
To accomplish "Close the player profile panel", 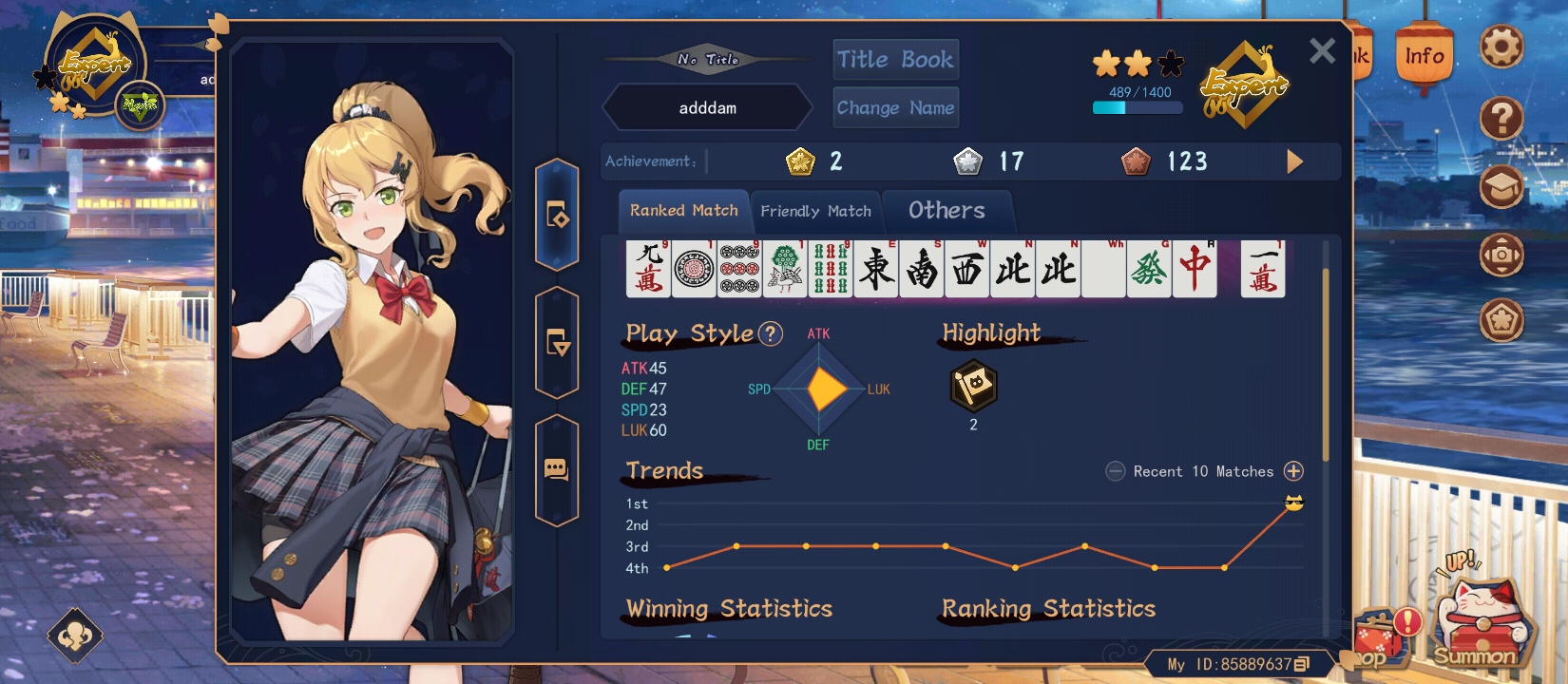I will click(x=1322, y=50).
